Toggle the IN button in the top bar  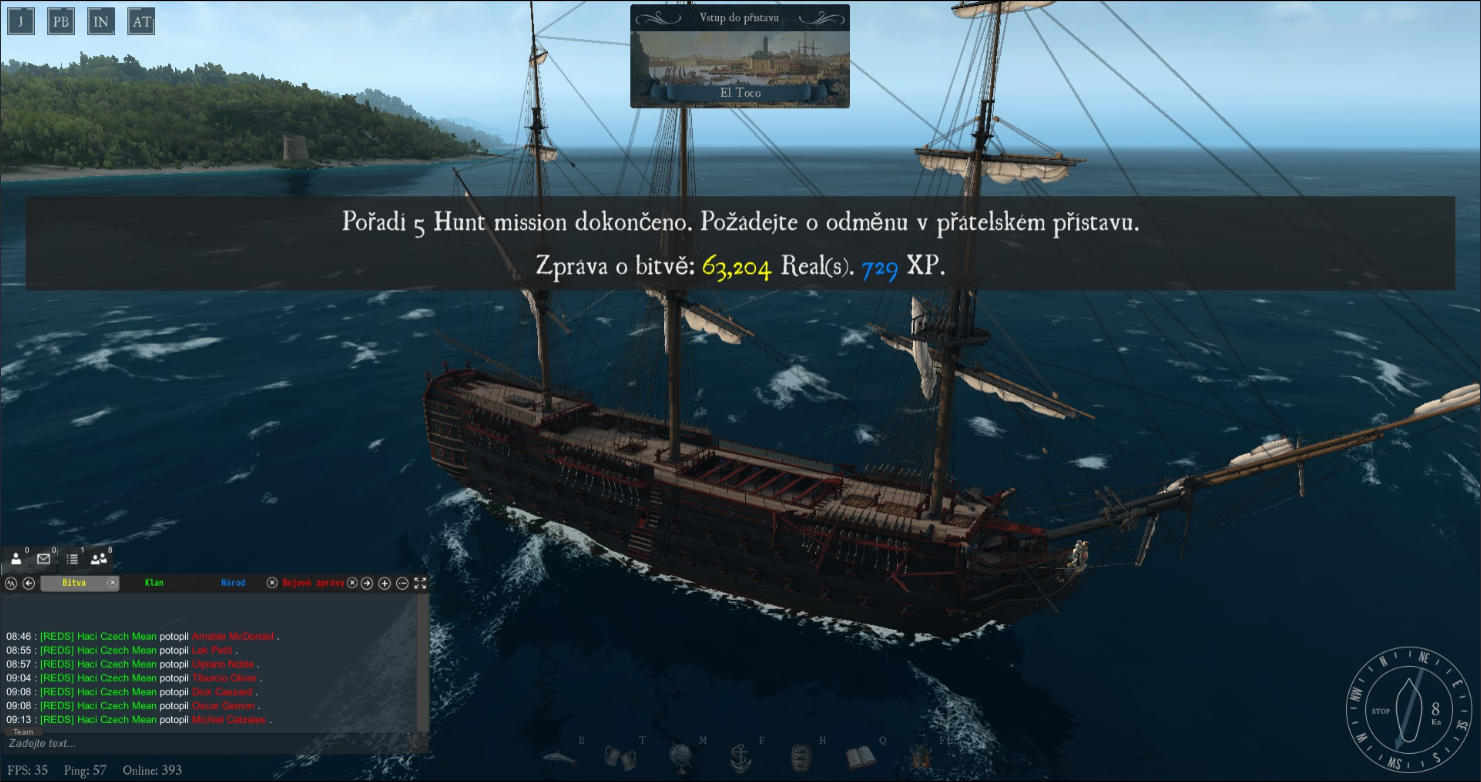tap(101, 21)
